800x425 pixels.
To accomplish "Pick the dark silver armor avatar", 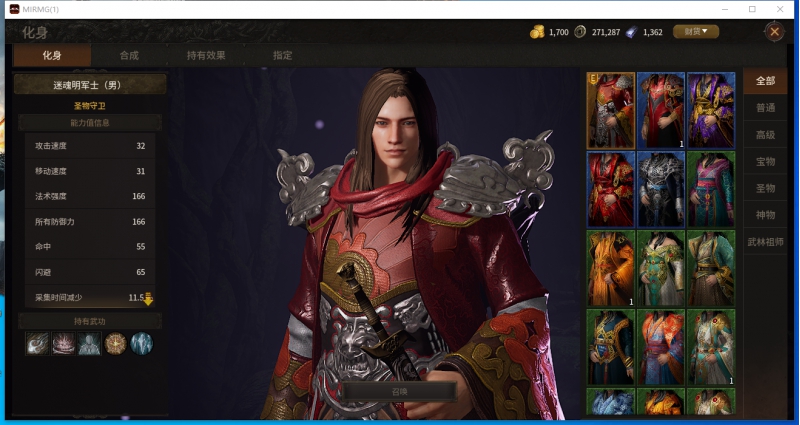I will (x=660, y=188).
